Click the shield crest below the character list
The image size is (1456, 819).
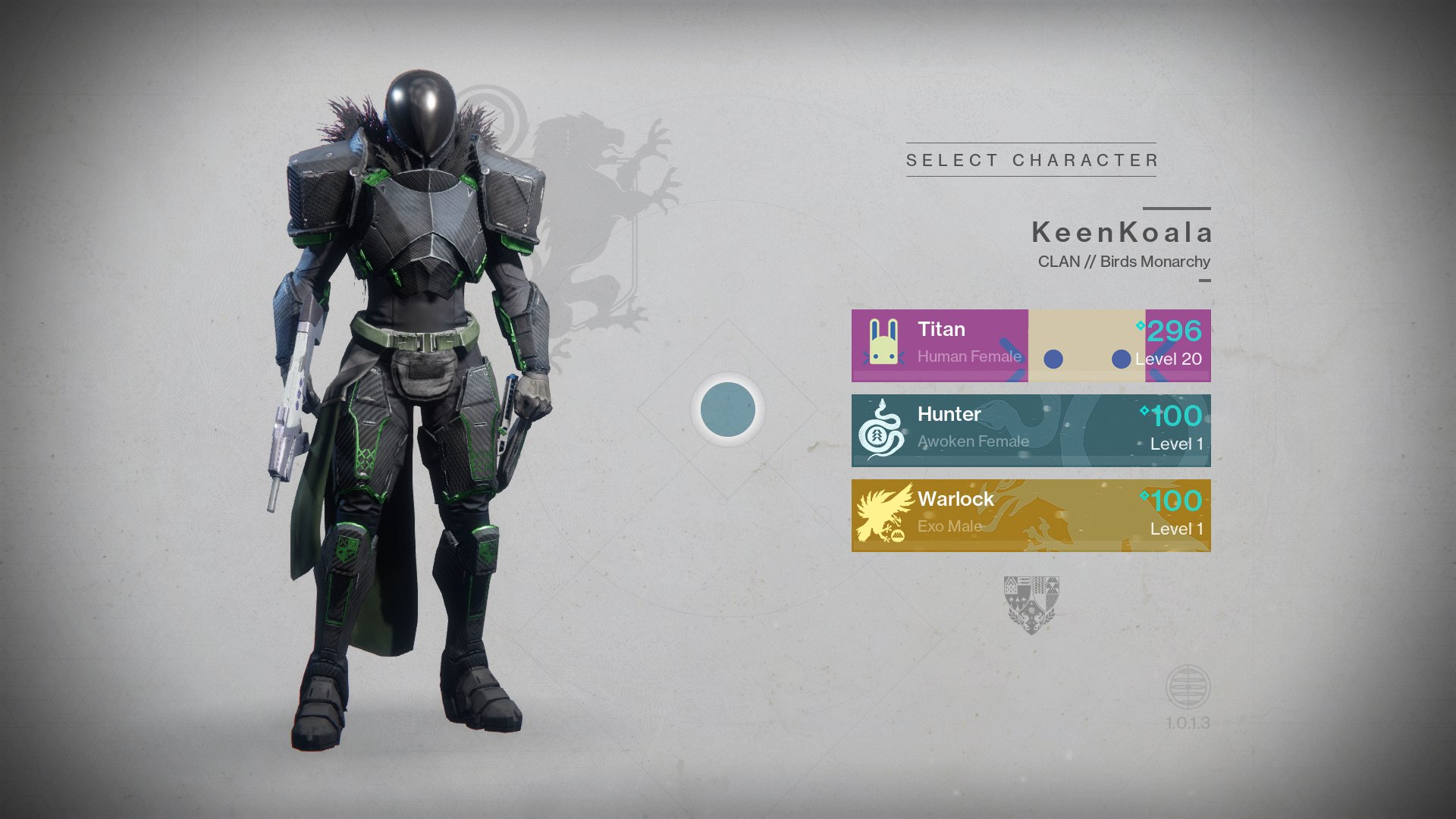click(x=1030, y=607)
